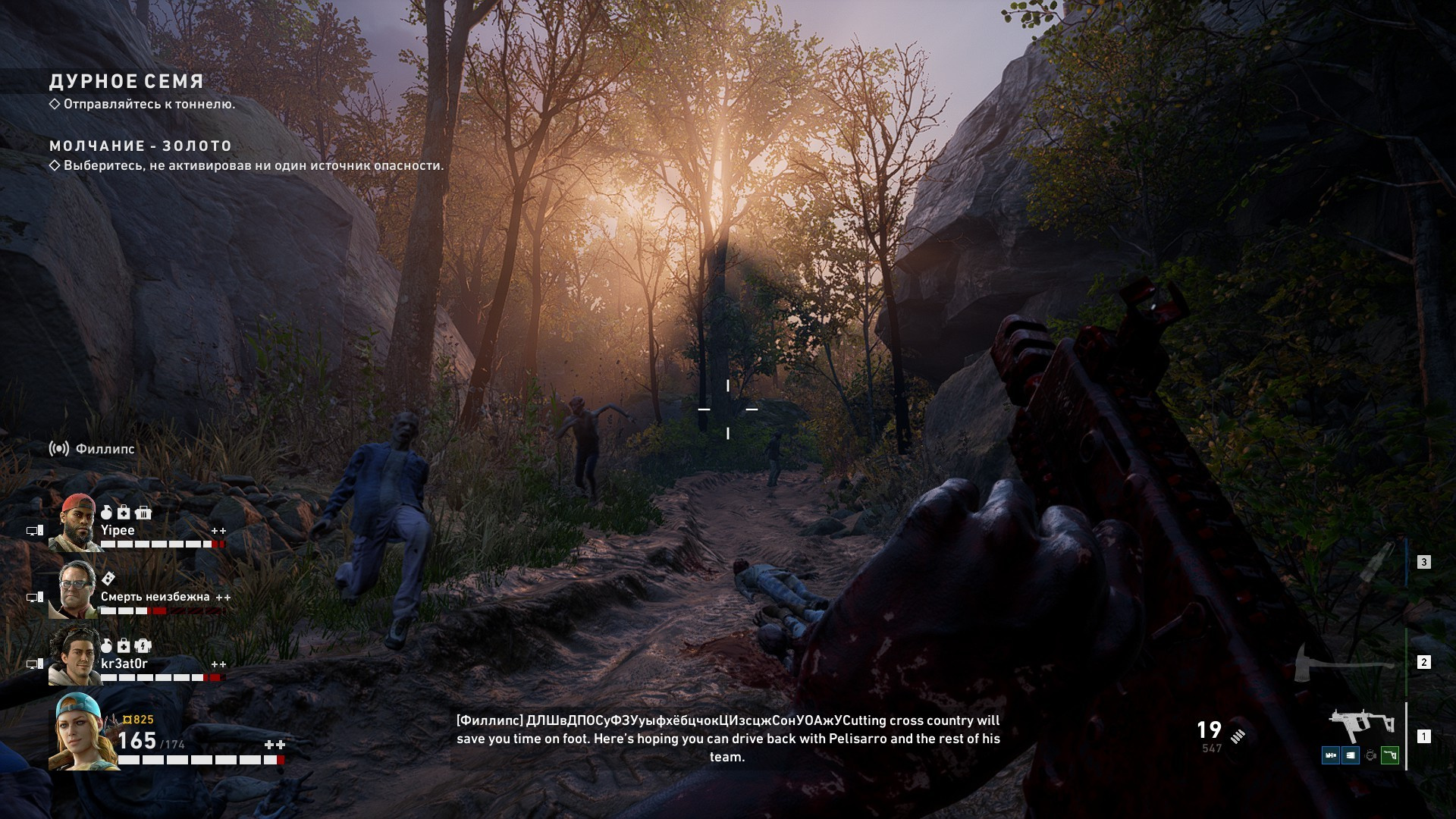
Task: Click the blue barrel attachment icon
Action: [x=1331, y=755]
